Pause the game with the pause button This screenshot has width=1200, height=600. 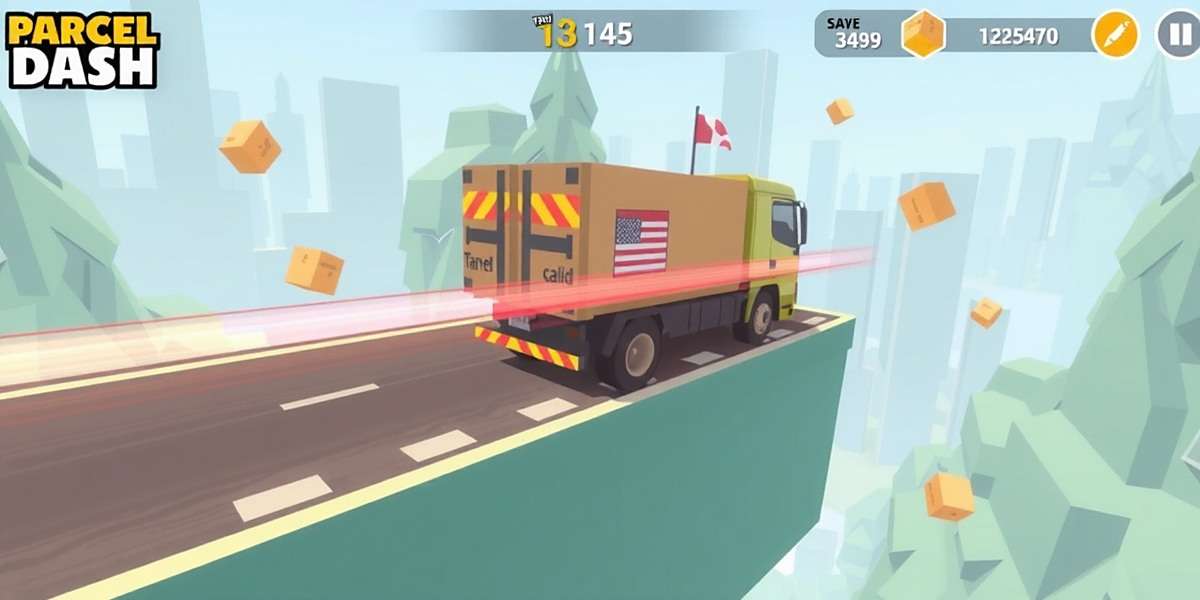(x=1177, y=35)
